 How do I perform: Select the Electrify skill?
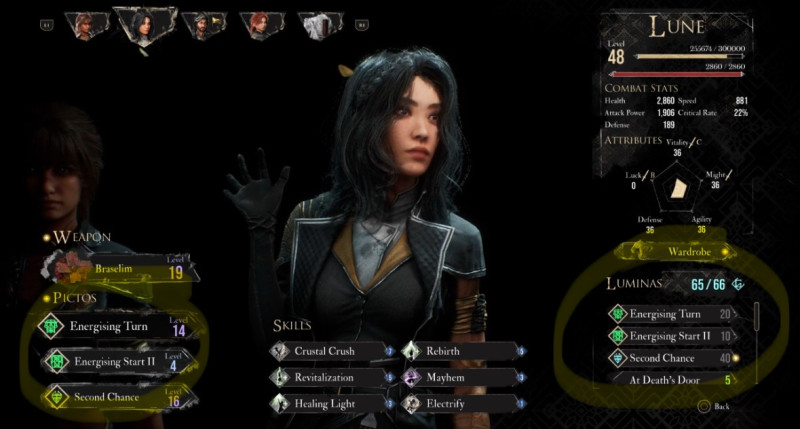tap(462, 402)
